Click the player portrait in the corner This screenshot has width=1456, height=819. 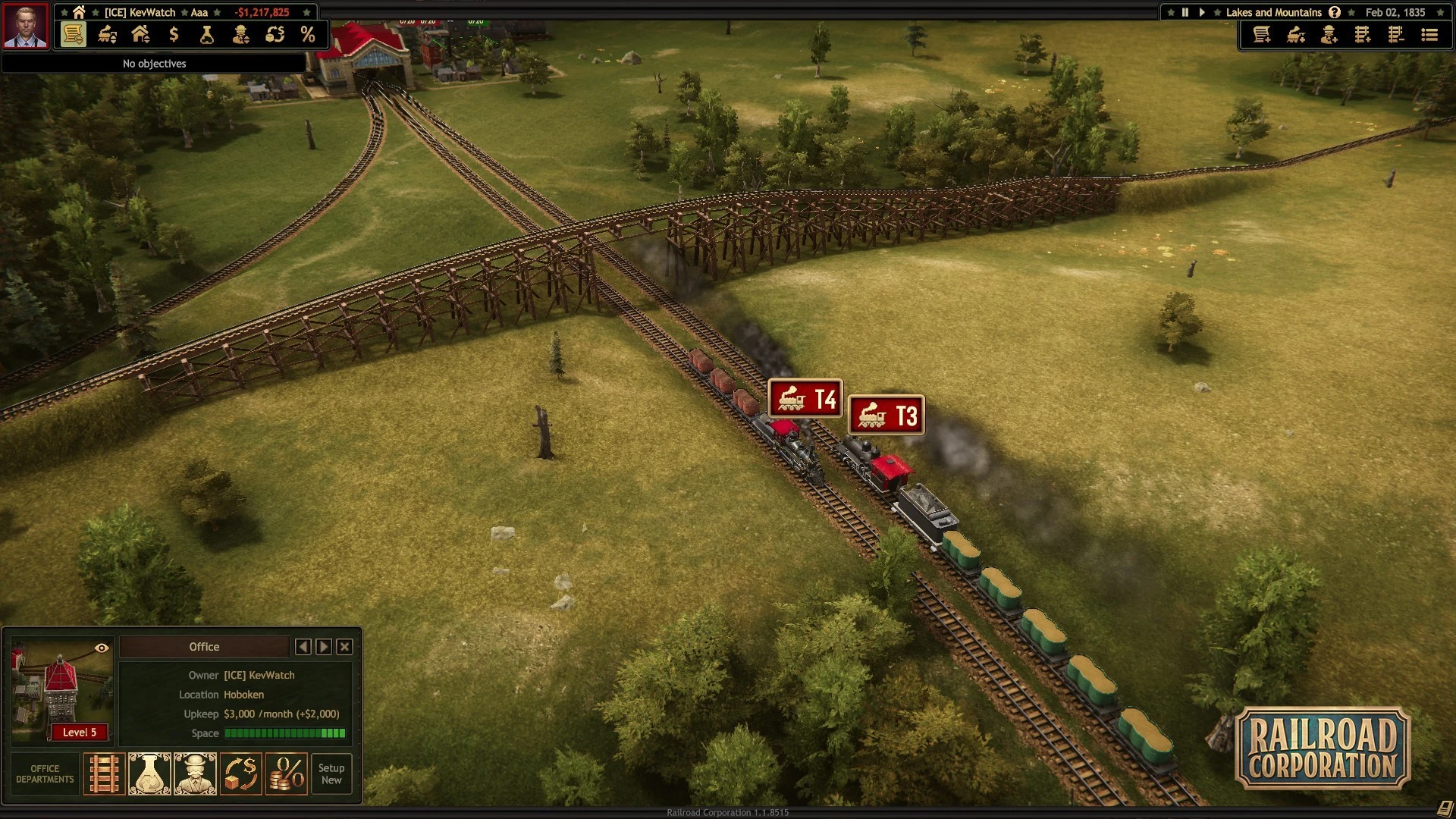[x=25, y=25]
